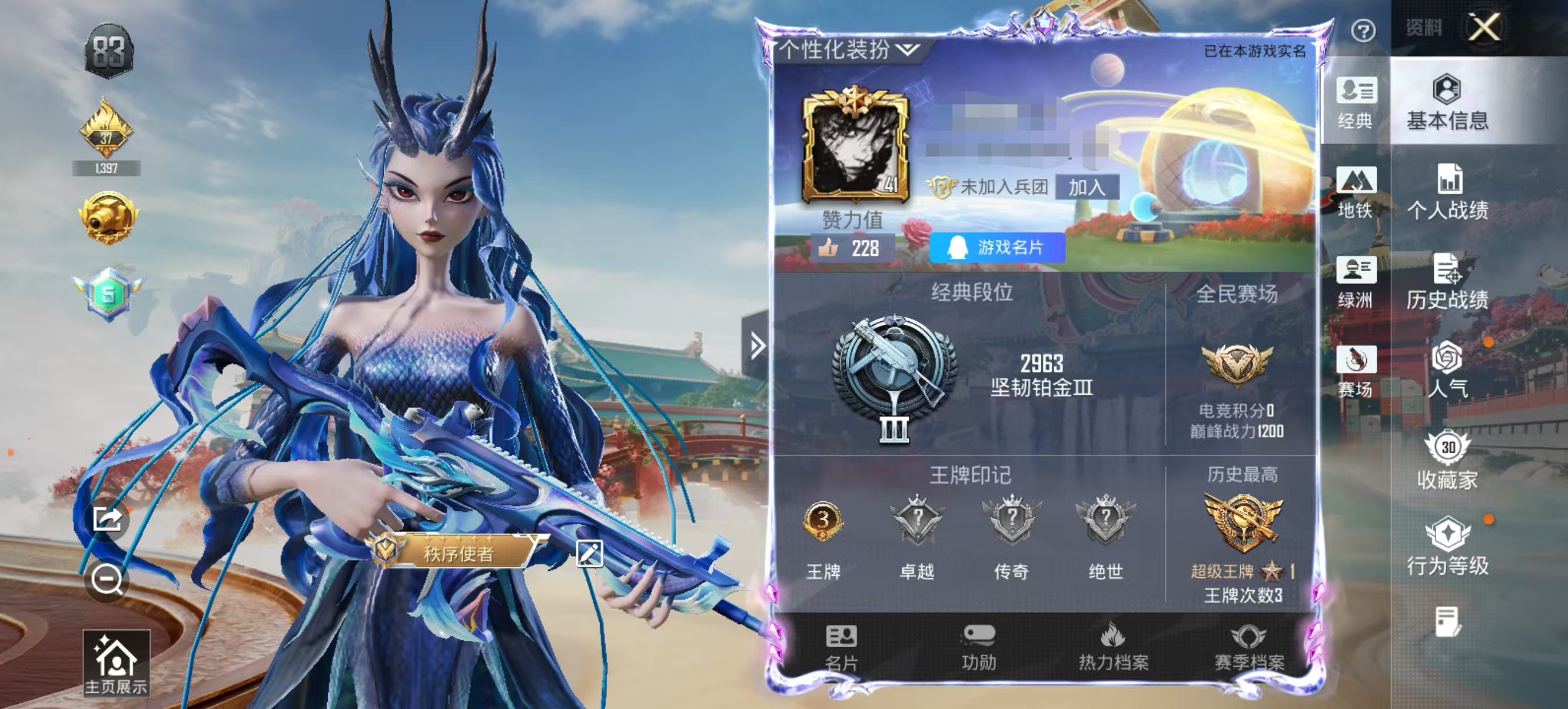Image resolution: width=1568 pixels, height=709 pixels.
Task: Click the 加入 clan join button
Action: [x=1087, y=187]
